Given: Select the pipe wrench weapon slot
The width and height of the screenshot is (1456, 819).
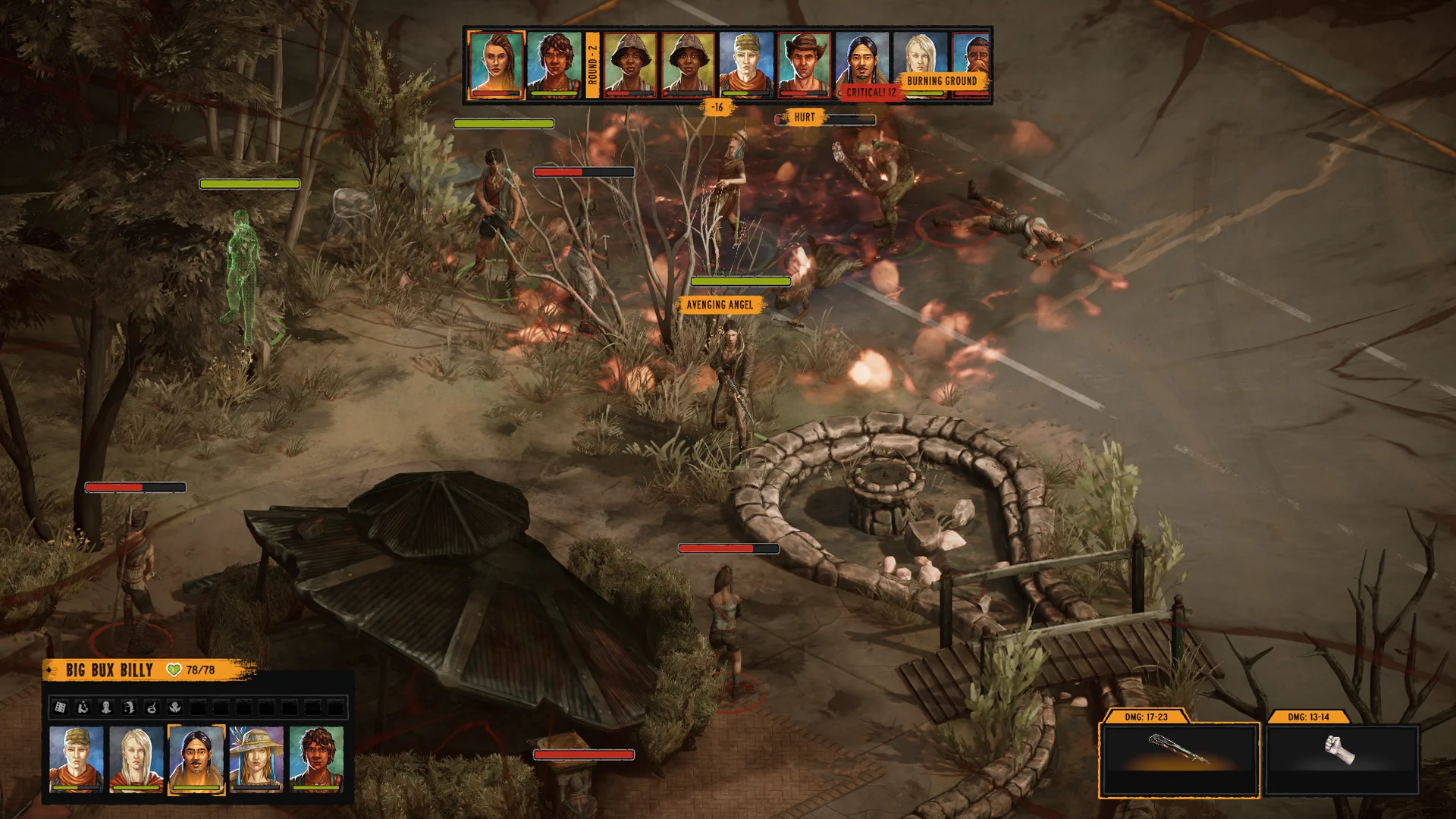Looking at the screenshot, I should (x=1179, y=759).
